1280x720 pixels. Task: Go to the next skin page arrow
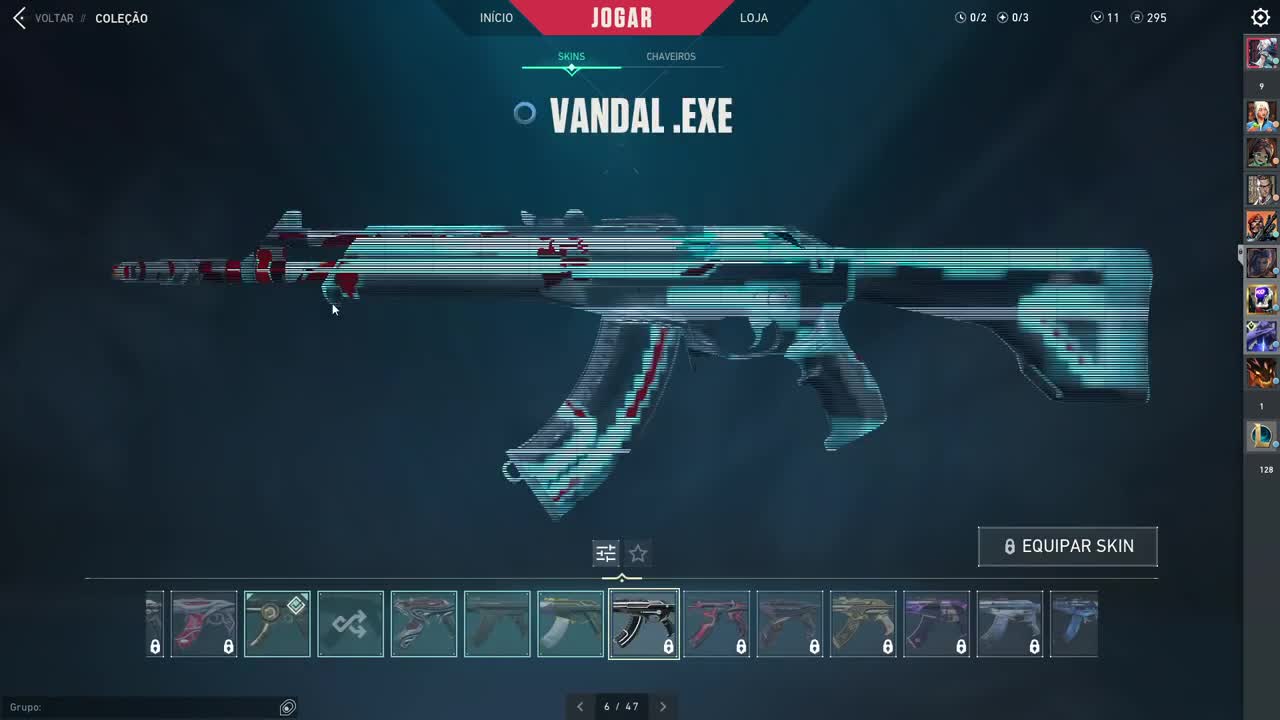click(x=662, y=707)
